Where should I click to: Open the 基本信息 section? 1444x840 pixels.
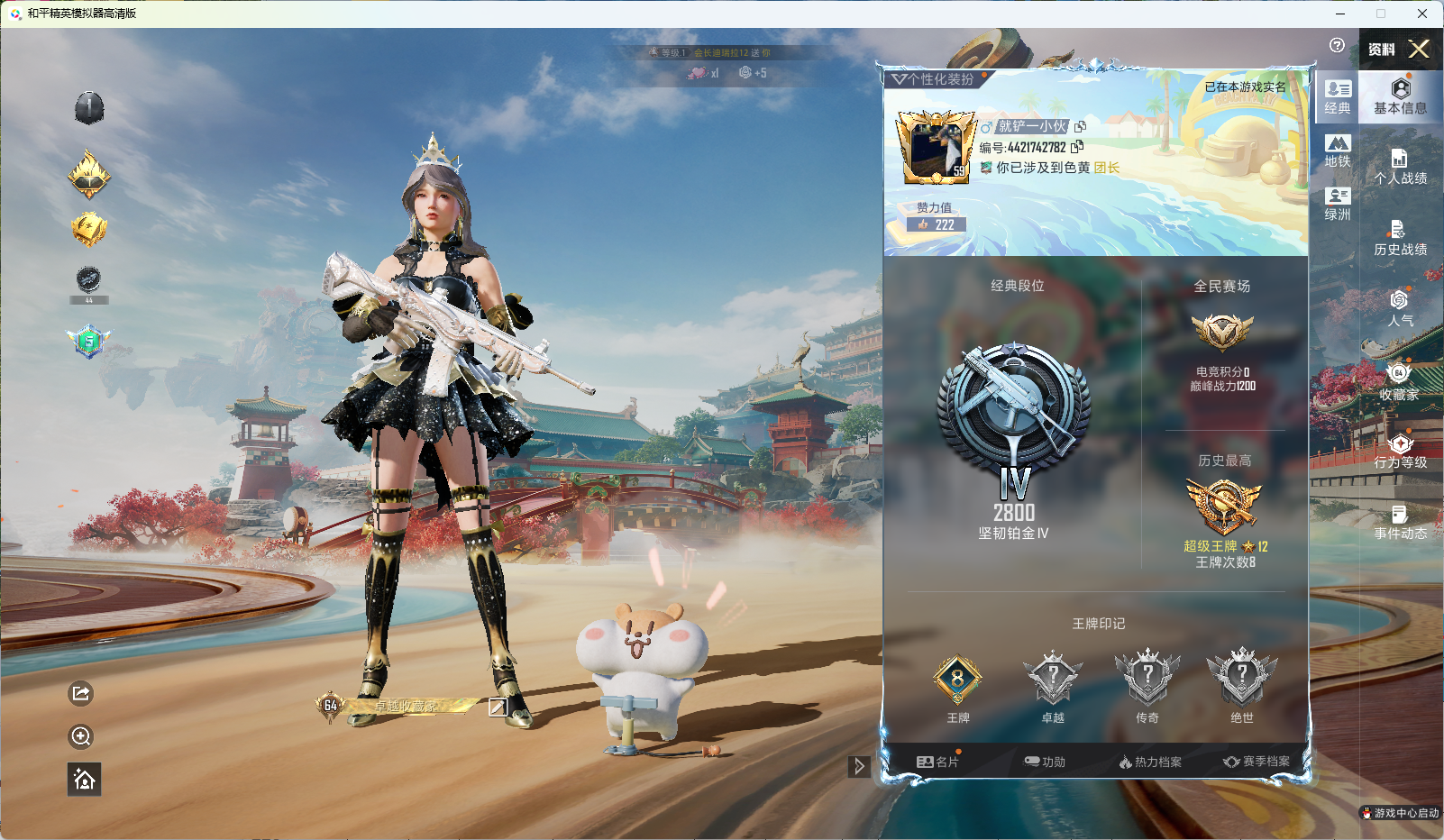pos(1400,96)
